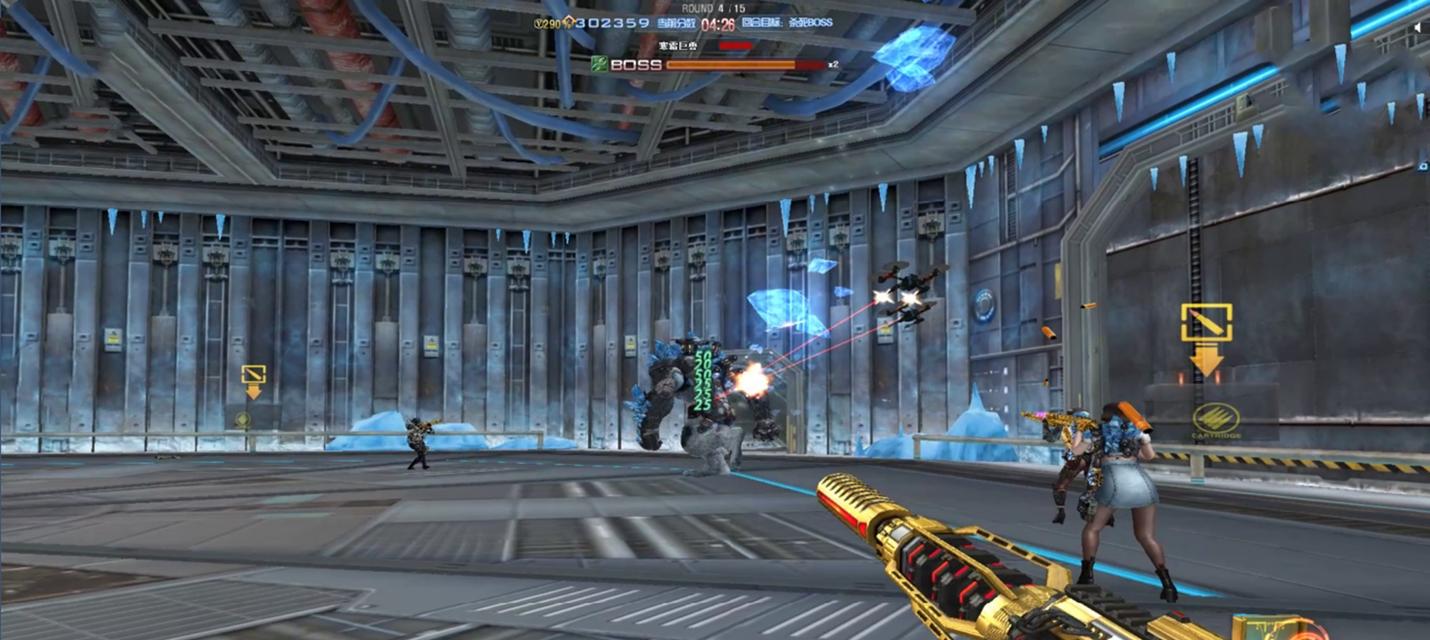Select the green BOSS emblem icon

pos(598,64)
